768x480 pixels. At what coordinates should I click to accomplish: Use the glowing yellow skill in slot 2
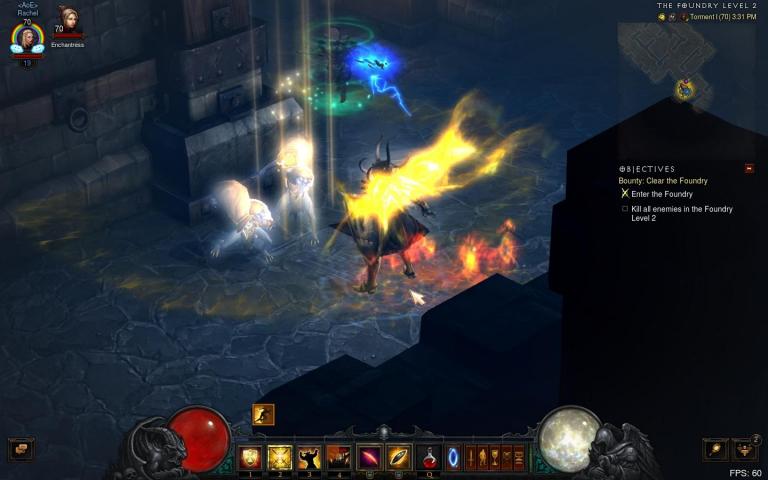[280, 458]
